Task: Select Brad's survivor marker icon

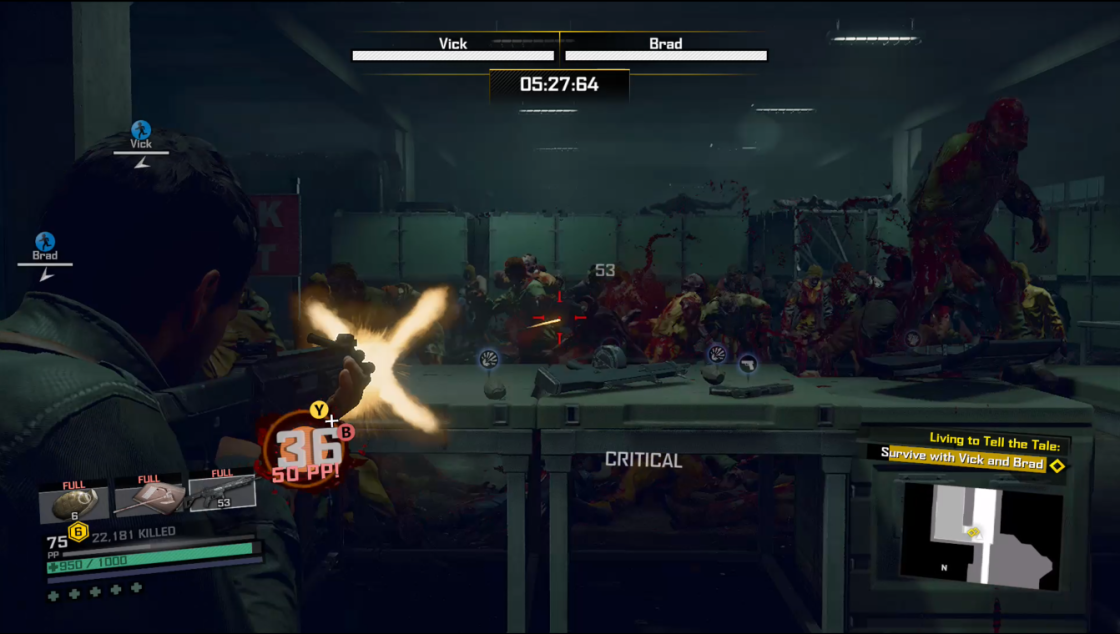Action: (x=45, y=241)
